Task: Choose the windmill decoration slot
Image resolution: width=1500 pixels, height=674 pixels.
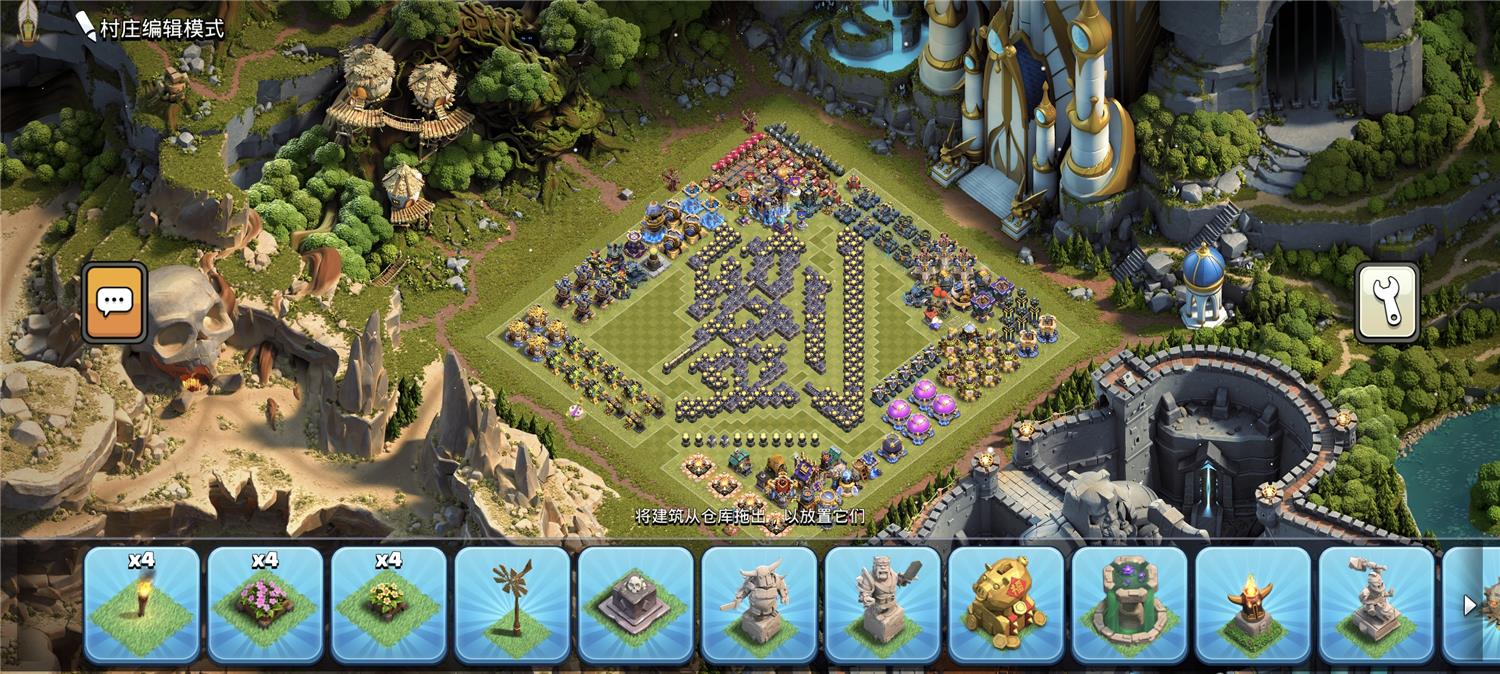Action: [513, 605]
